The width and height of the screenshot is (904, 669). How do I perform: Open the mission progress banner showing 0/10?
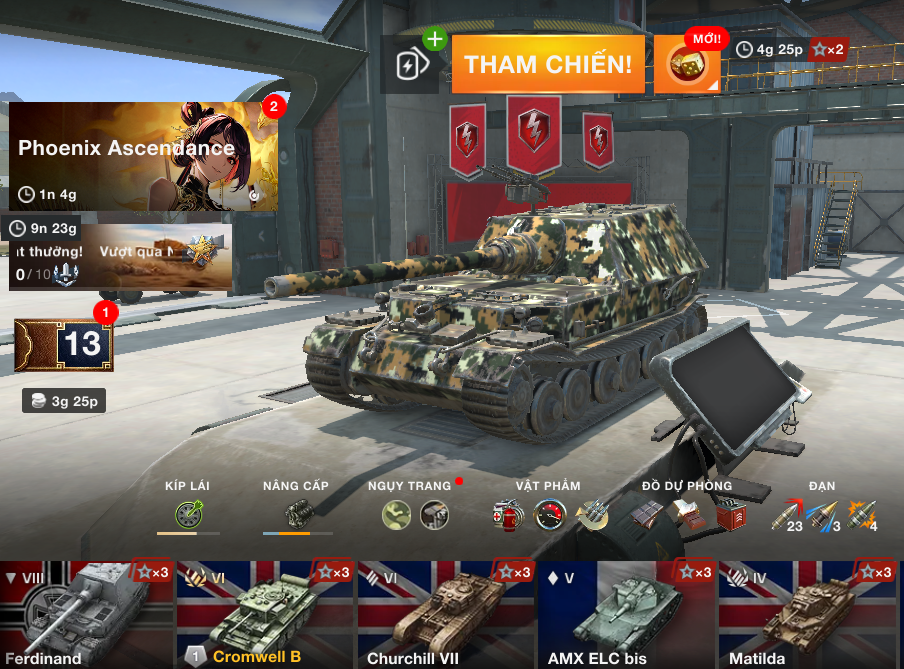(120, 257)
